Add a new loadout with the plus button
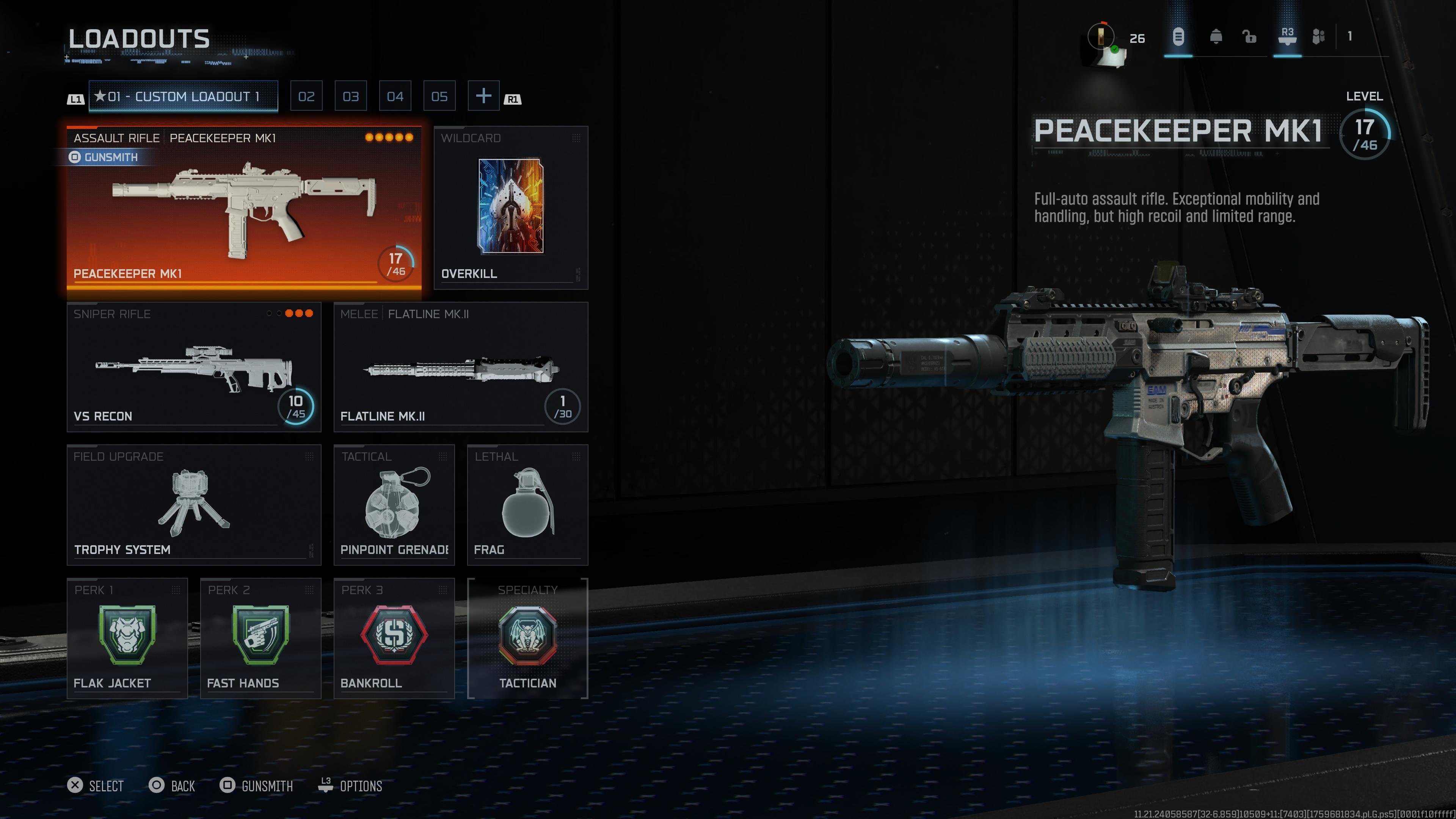This screenshot has width=1456, height=819. click(483, 96)
